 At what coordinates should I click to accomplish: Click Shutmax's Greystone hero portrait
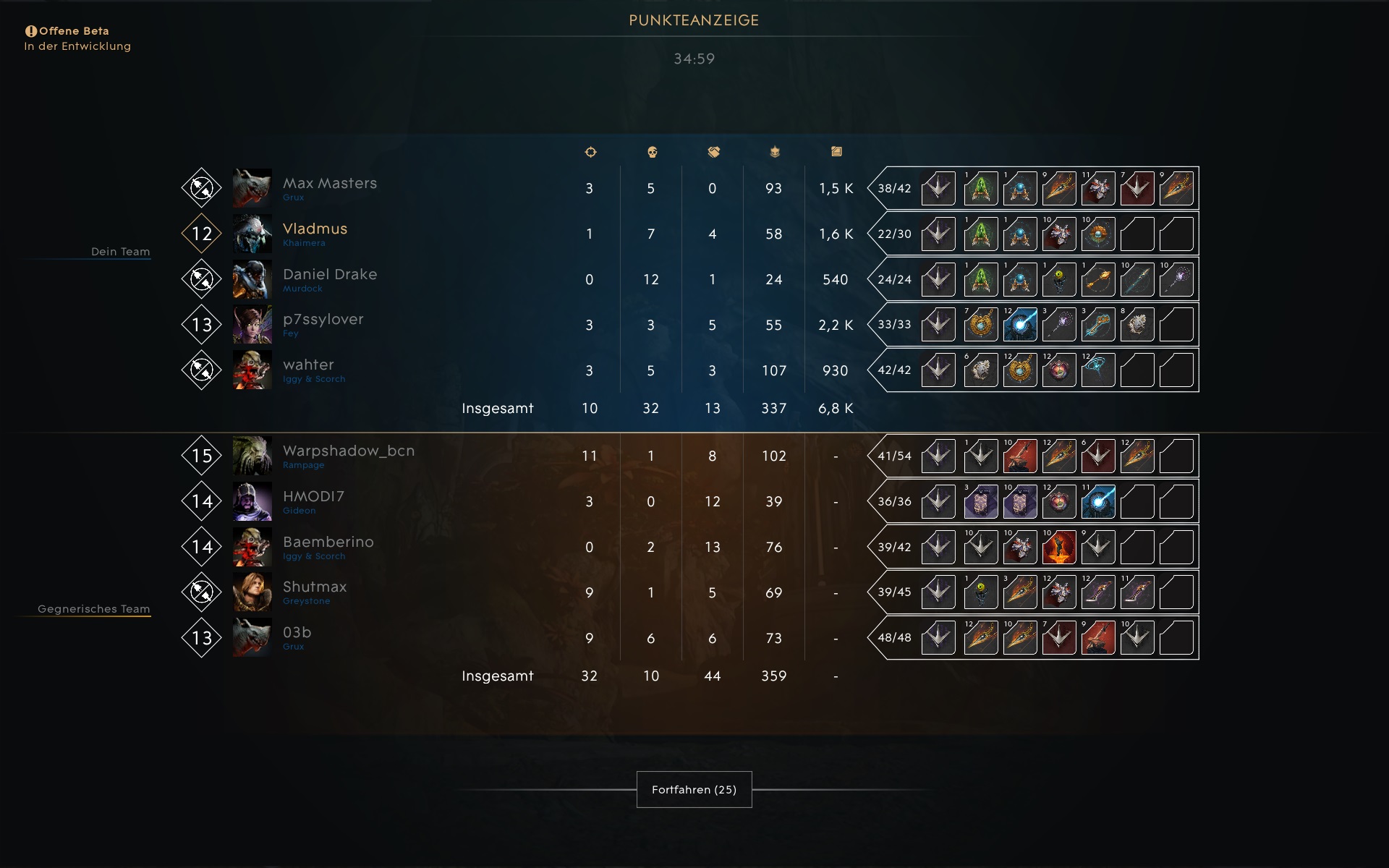252,592
